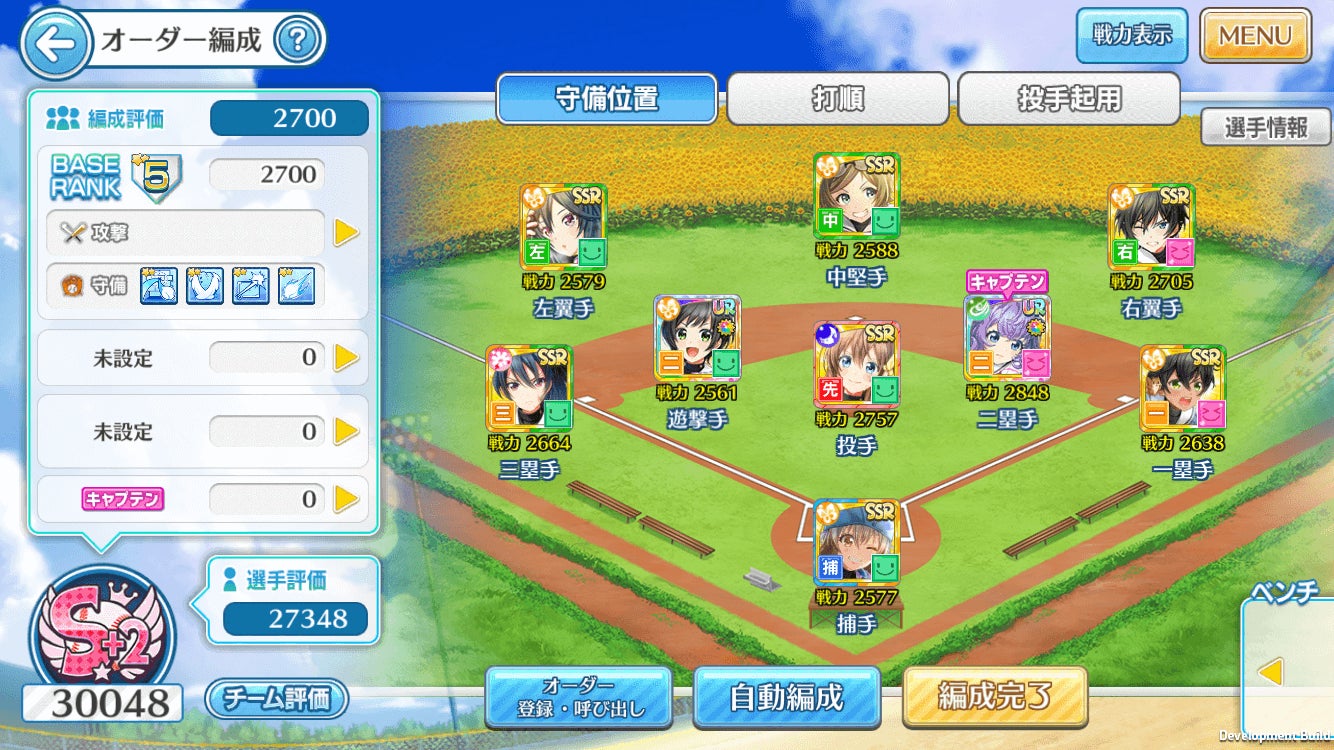The height and width of the screenshot is (750, 1334).
Task: Switch to the 打順 tab
Action: pyautogui.click(x=837, y=99)
